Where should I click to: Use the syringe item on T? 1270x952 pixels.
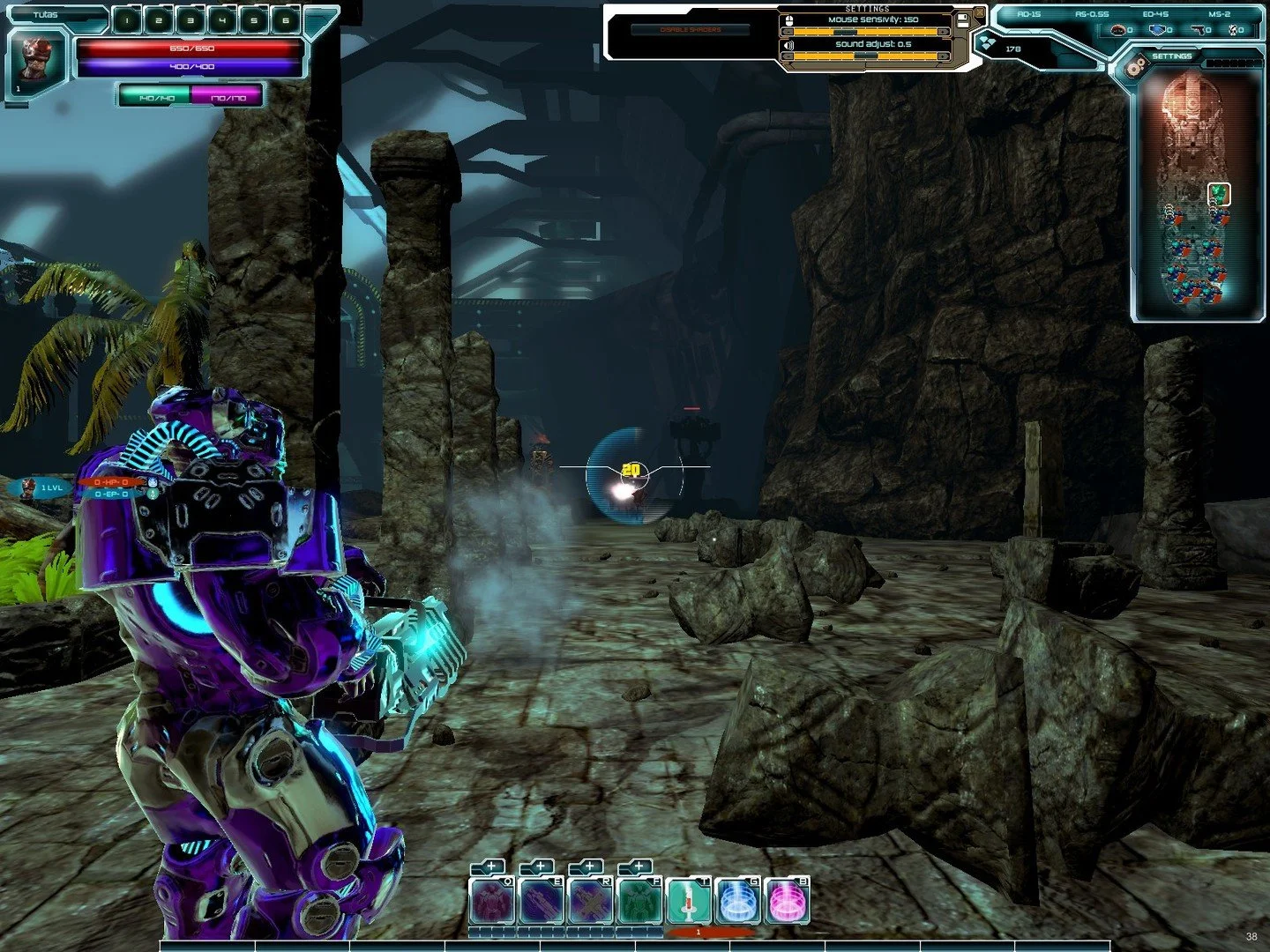tap(689, 902)
